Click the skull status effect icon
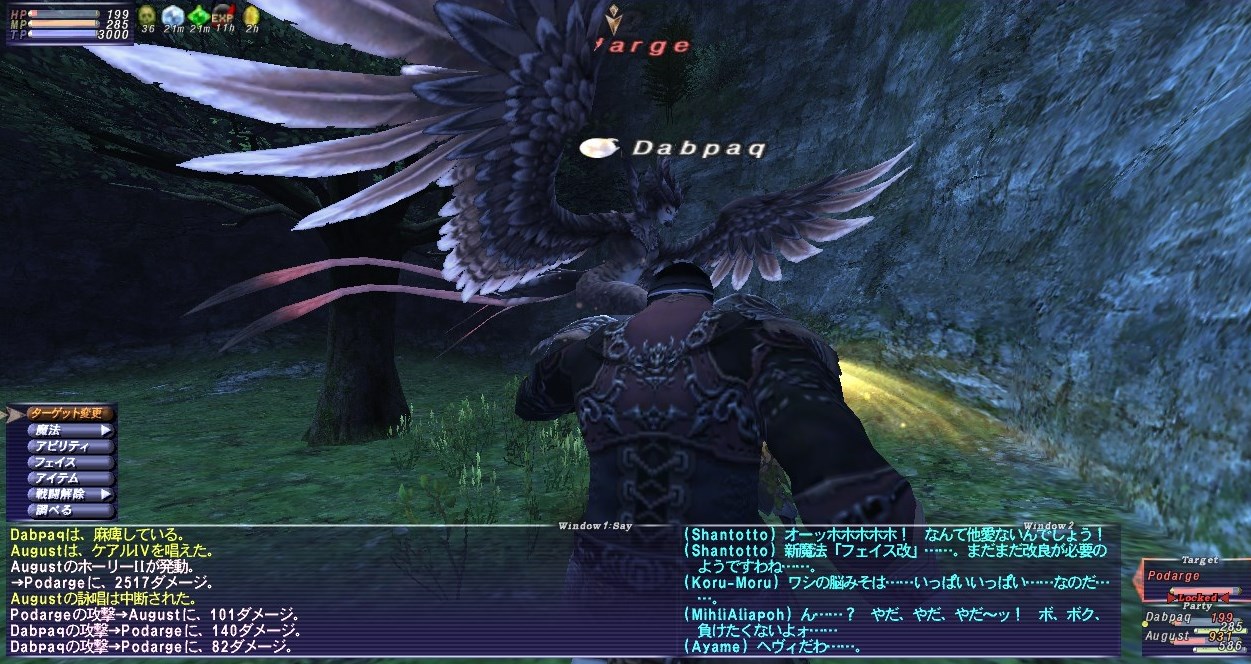This screenshot has width=1251, height=664. 147,15
